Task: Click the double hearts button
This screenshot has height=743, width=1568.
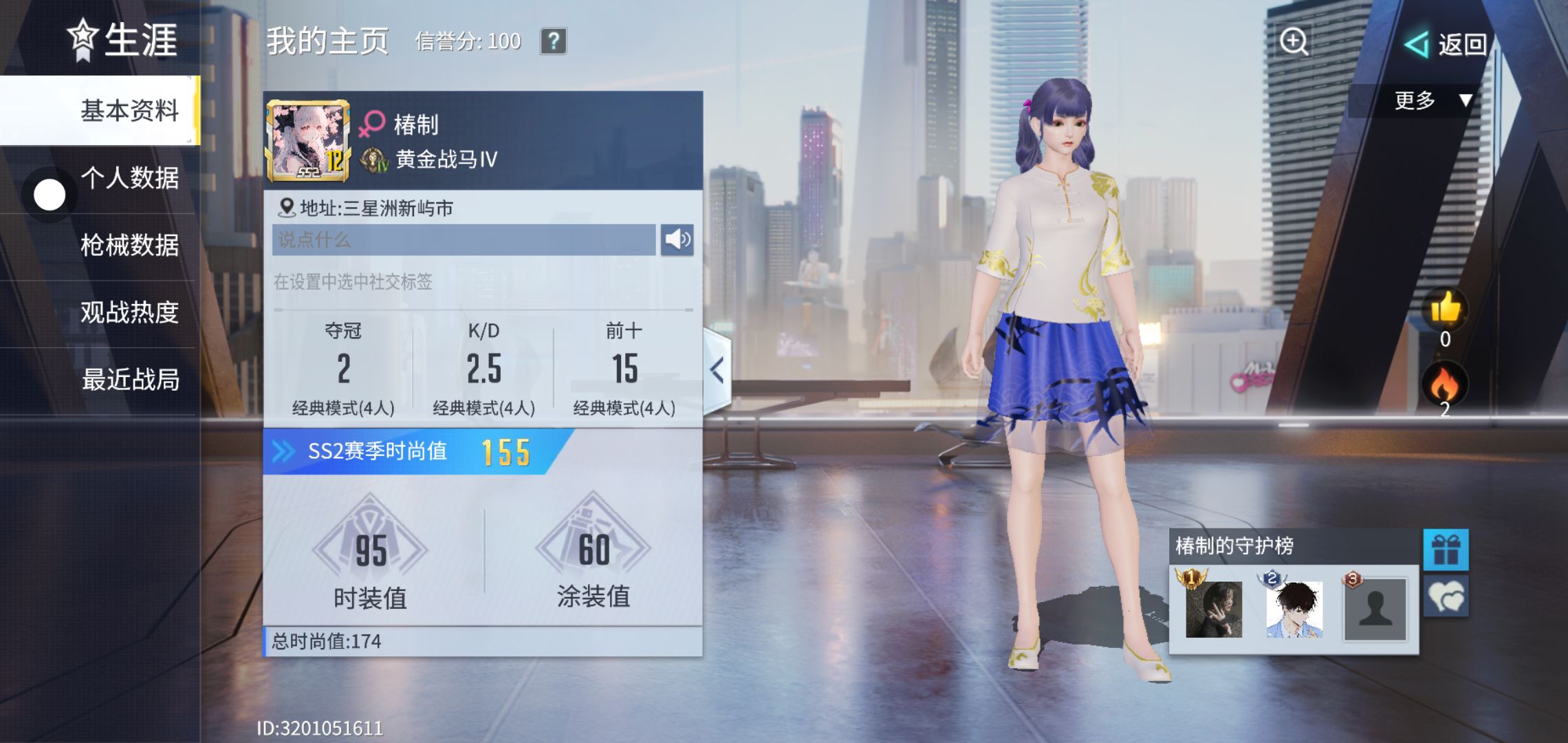Action: tap(1446, 596)
